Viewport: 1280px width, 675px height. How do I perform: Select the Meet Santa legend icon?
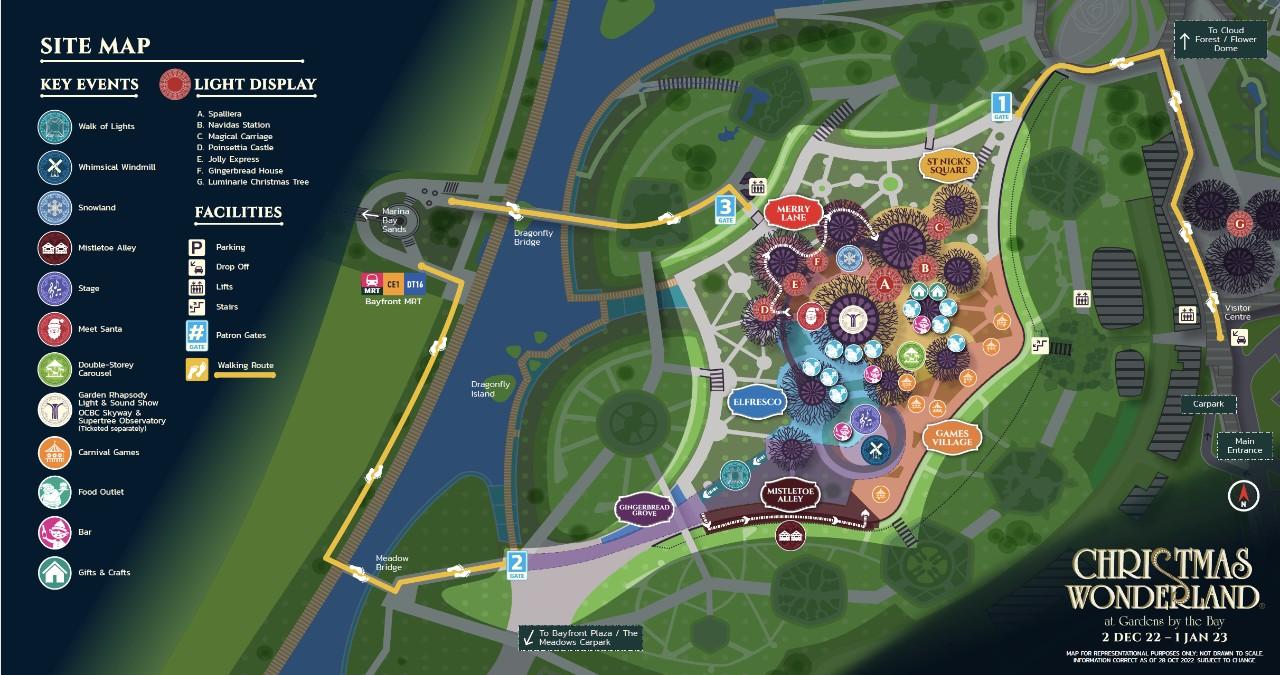coord(53,329)
